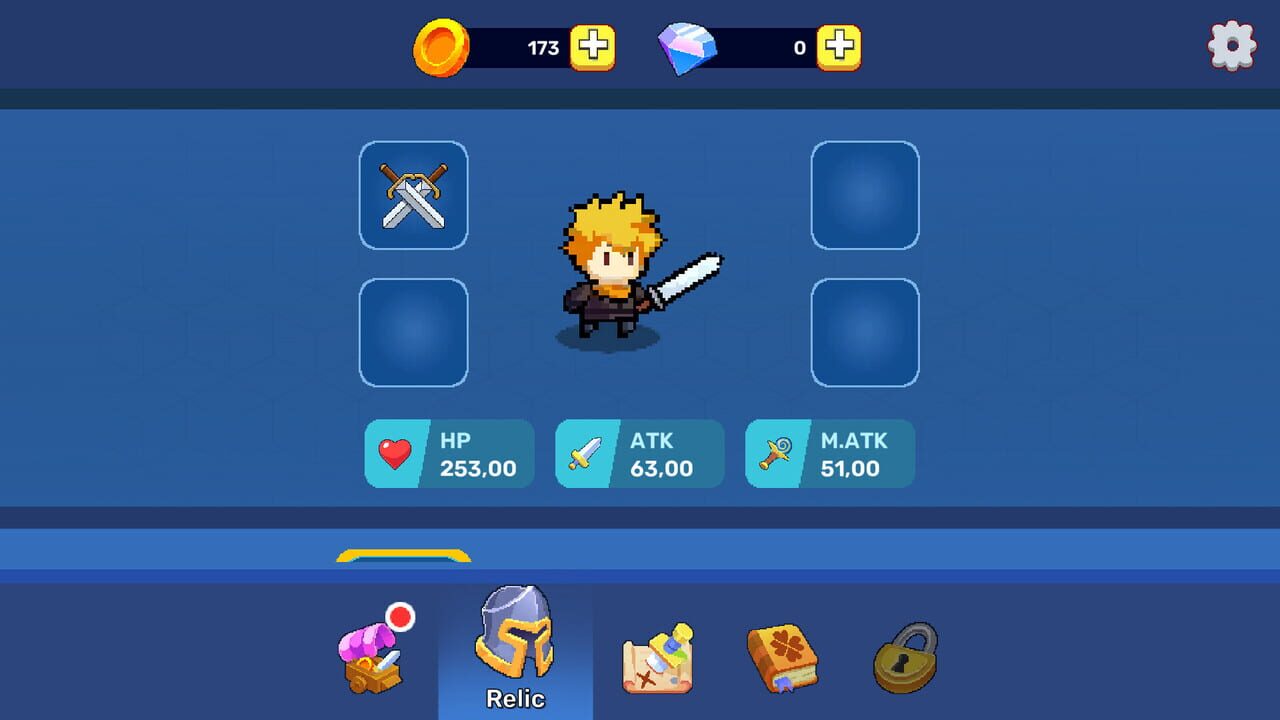This screenshot has width=1280, height=720.
Task: Select the empty top-right equipment slot
Action: point(865,195)
